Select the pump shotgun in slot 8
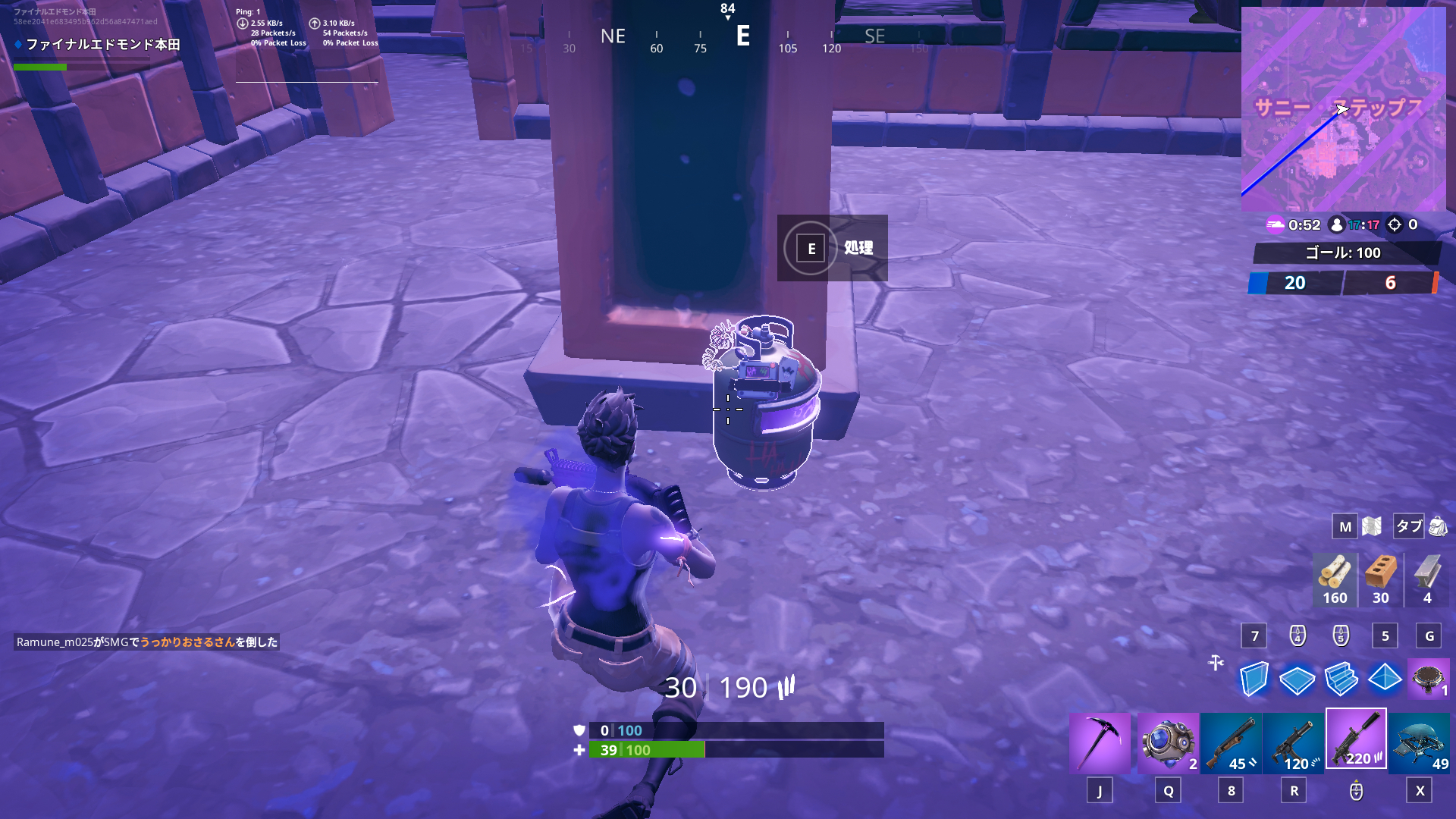 point(1232,739)
